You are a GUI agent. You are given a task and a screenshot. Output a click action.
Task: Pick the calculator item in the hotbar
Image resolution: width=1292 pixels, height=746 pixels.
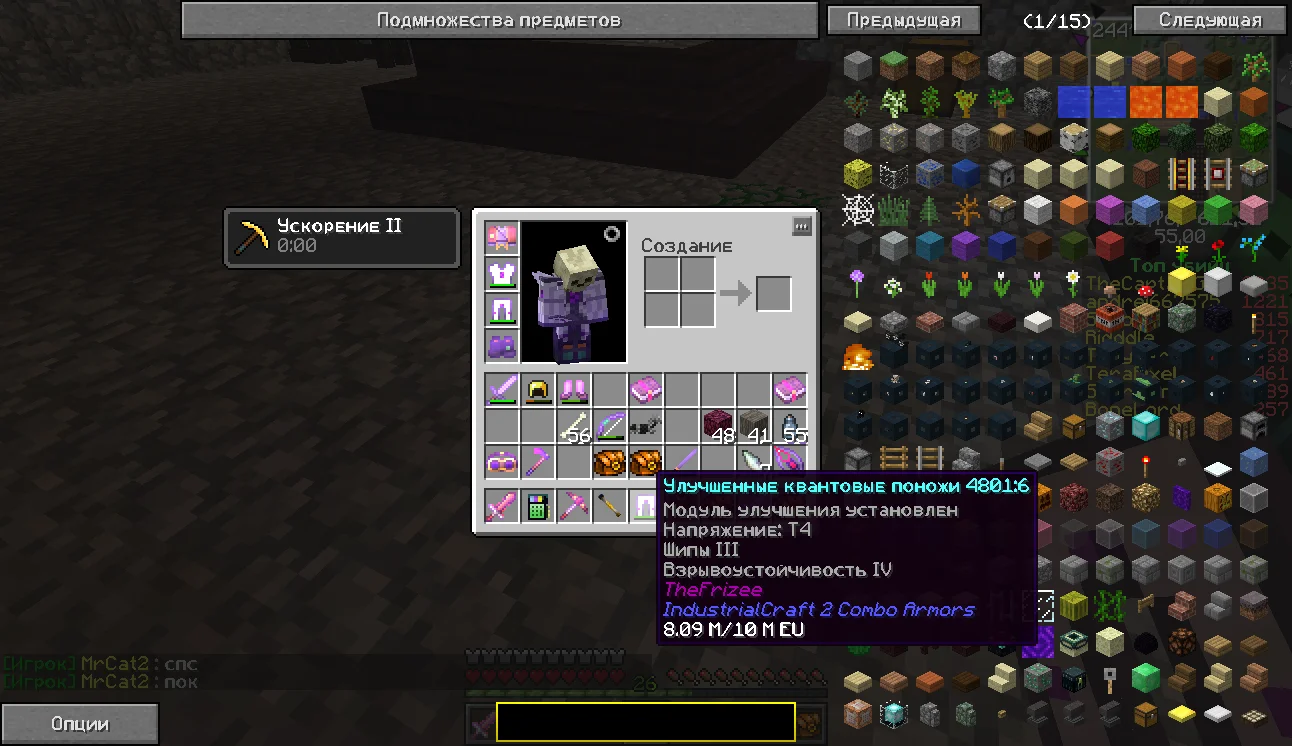pos(538,507)
